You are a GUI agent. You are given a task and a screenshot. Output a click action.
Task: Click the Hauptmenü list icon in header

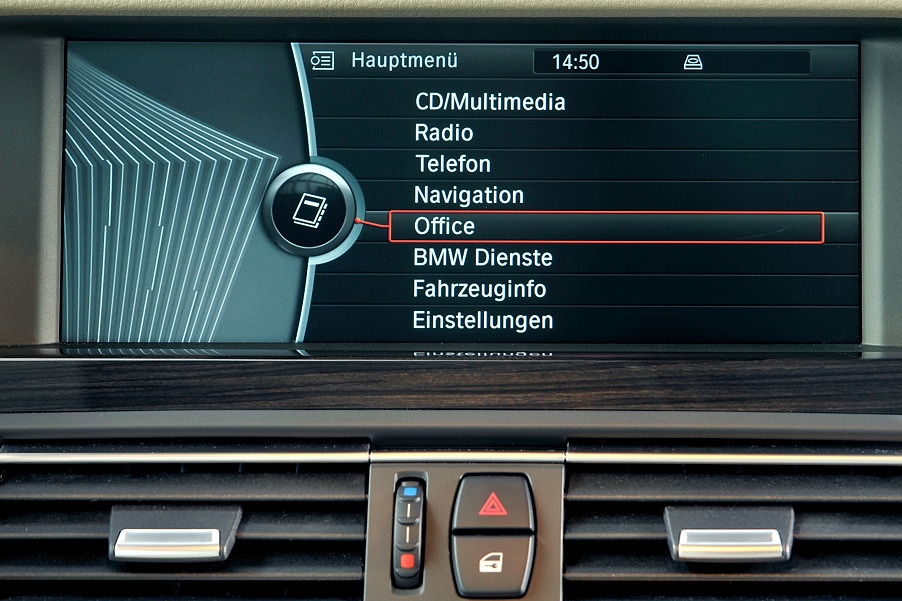322,61
